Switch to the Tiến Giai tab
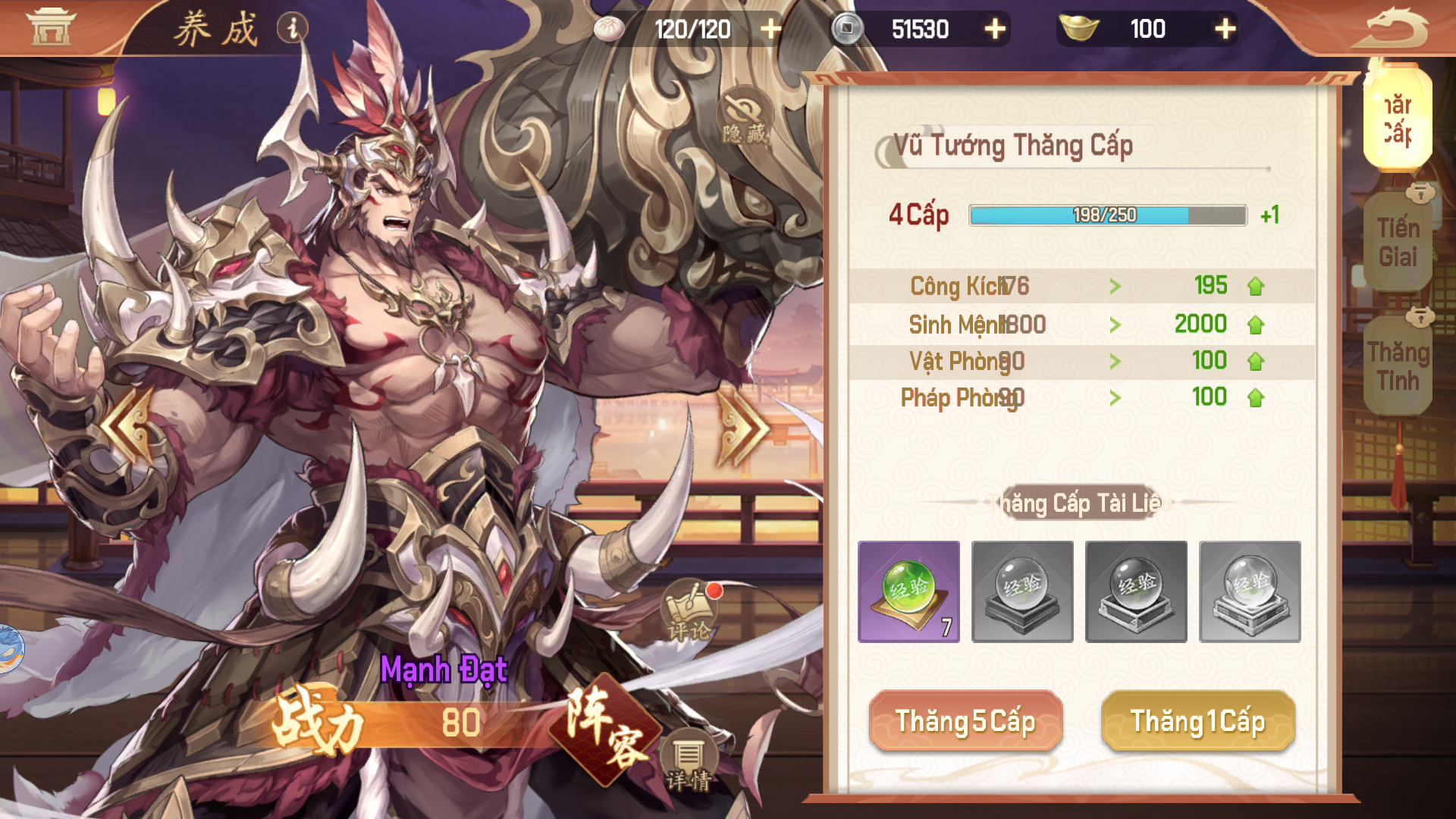1456x819 pixels. pyautogui.click(x=1398, y=243)
